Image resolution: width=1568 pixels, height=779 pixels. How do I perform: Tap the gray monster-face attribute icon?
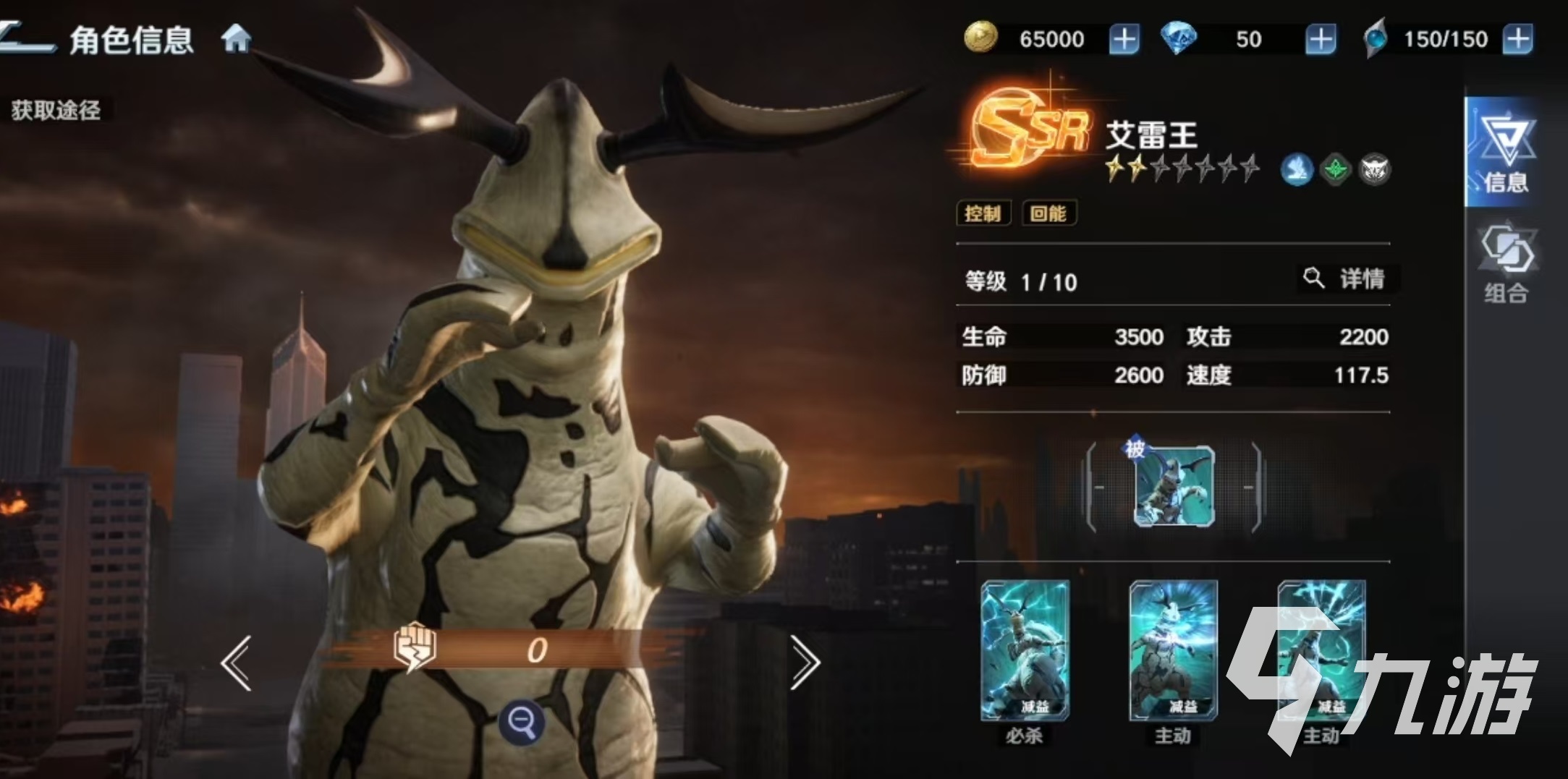[x=1374, y=171]
